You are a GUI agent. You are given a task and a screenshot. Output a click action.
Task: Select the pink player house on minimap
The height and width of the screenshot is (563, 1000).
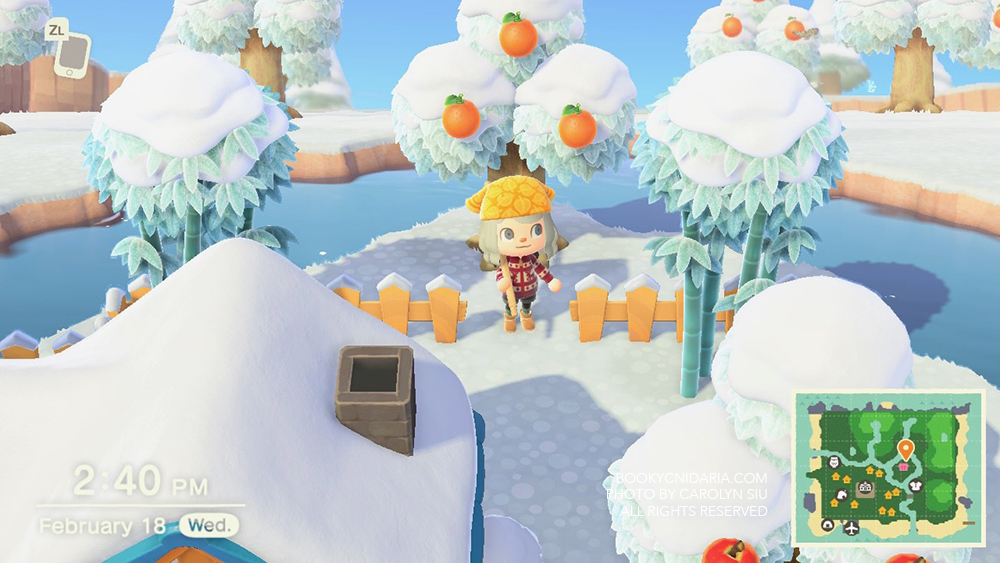[905, 466]
